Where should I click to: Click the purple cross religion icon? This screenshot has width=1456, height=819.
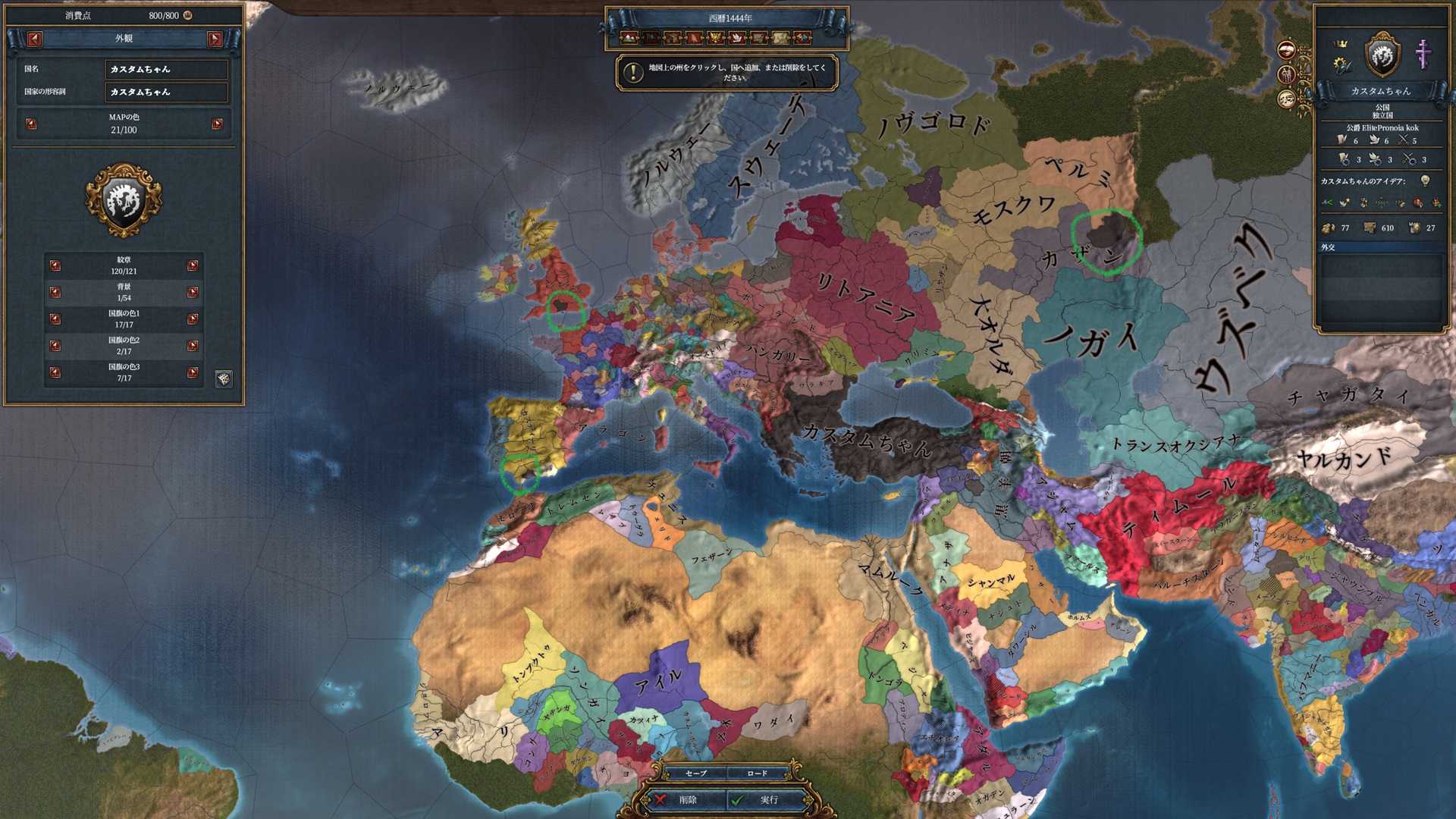[x=1423, y=55]
